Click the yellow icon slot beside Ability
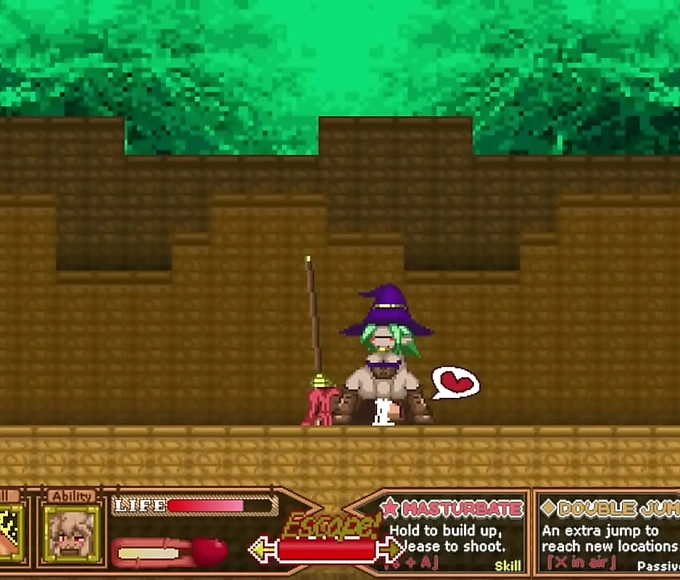 (10, 532)
